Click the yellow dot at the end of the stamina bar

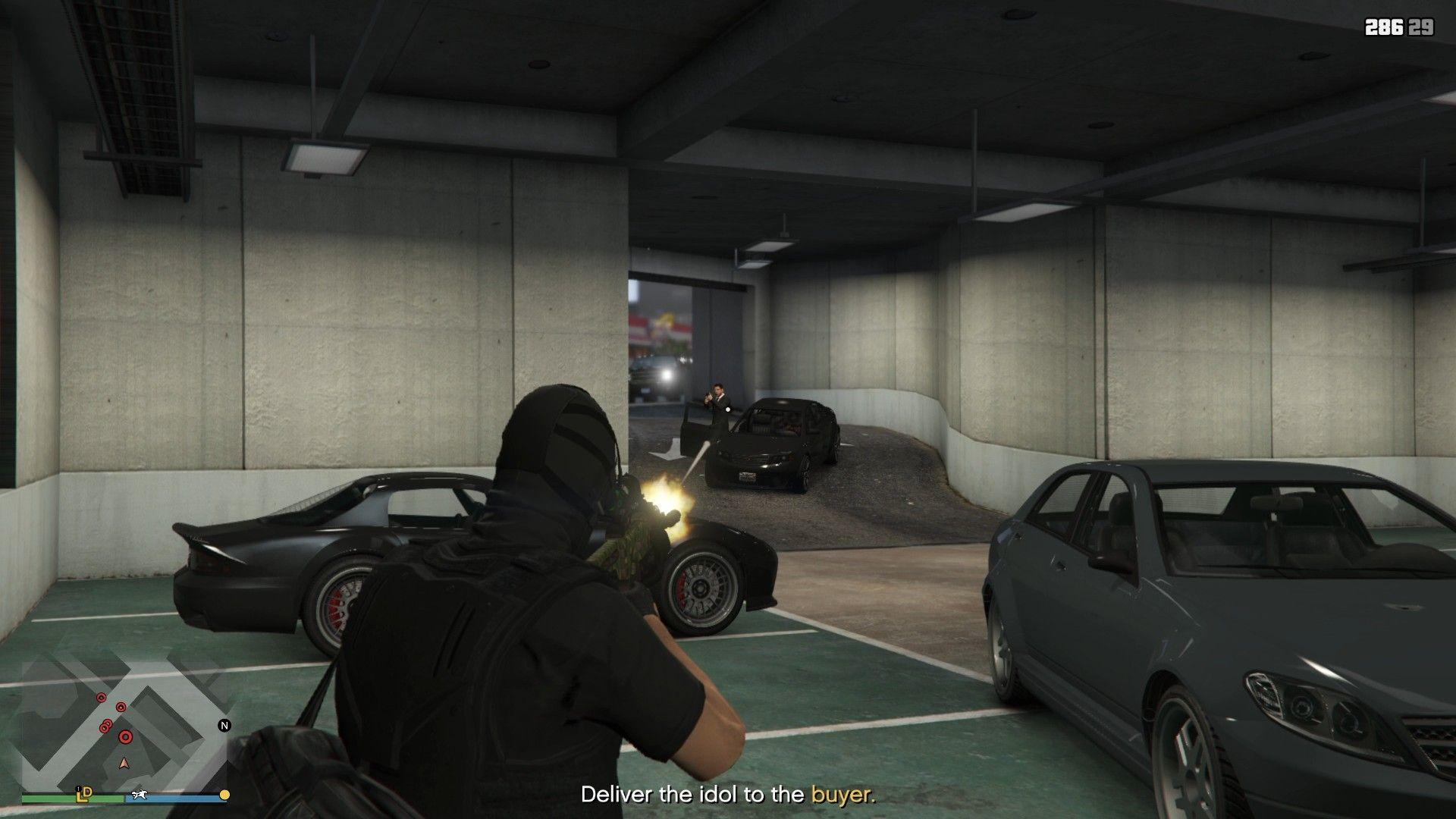(x=224, y=795)
